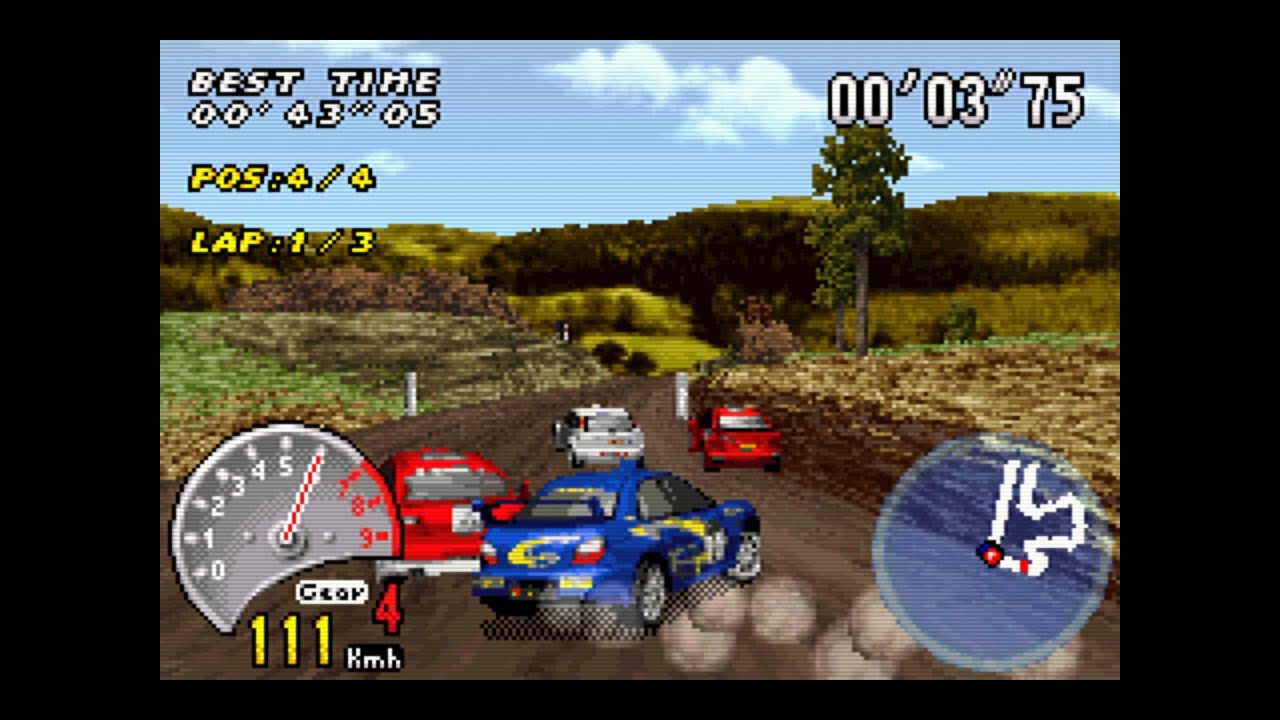Click the circular track minimap
This screenshot has width=1280, height=720.
coord(992,551)
